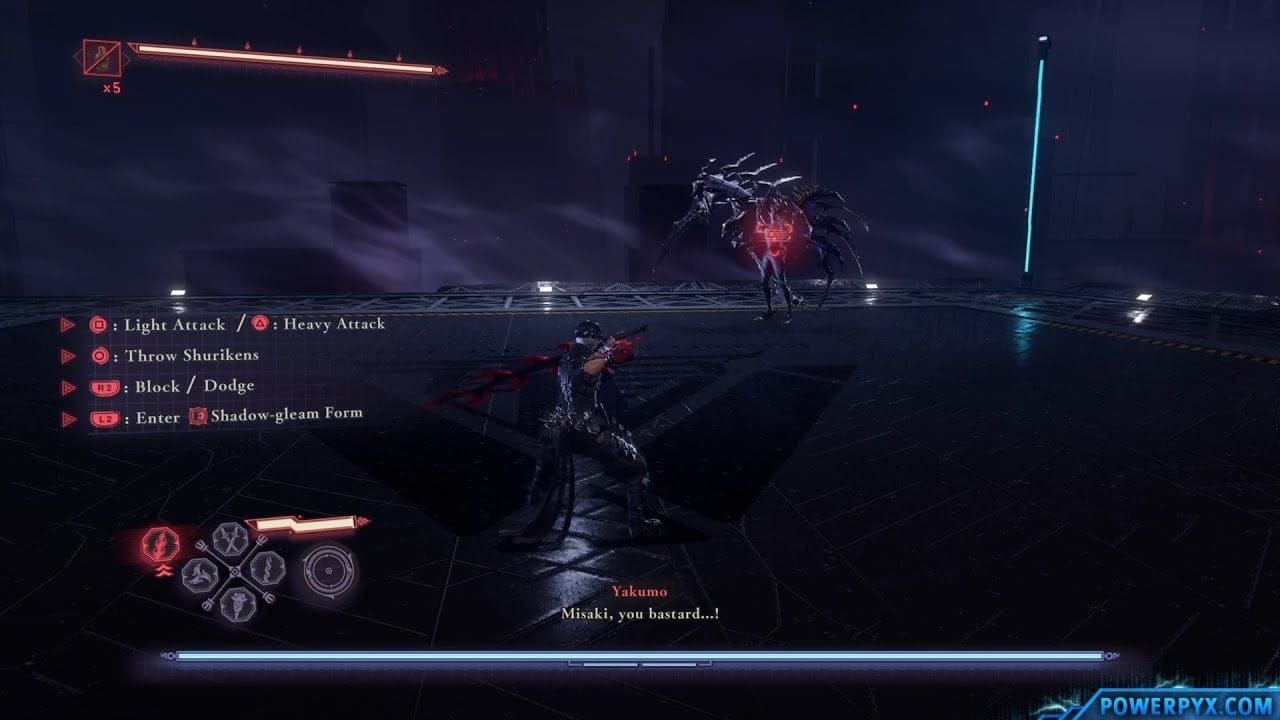
Task: Select the crossed-swords skill icon on the wheel
Action: click(x=228, y=541)
